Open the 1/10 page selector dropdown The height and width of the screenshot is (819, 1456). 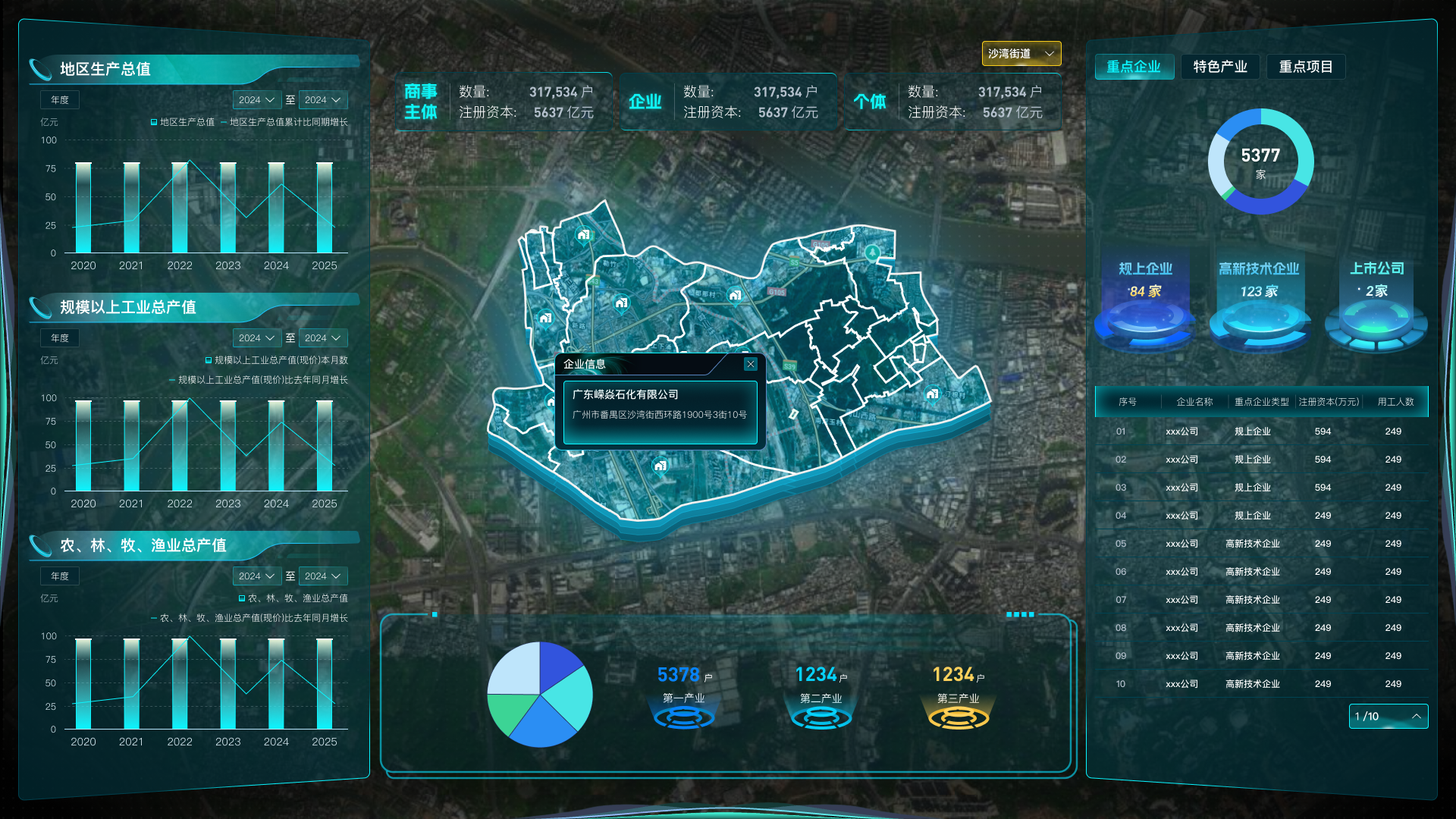pos(1388,717)
